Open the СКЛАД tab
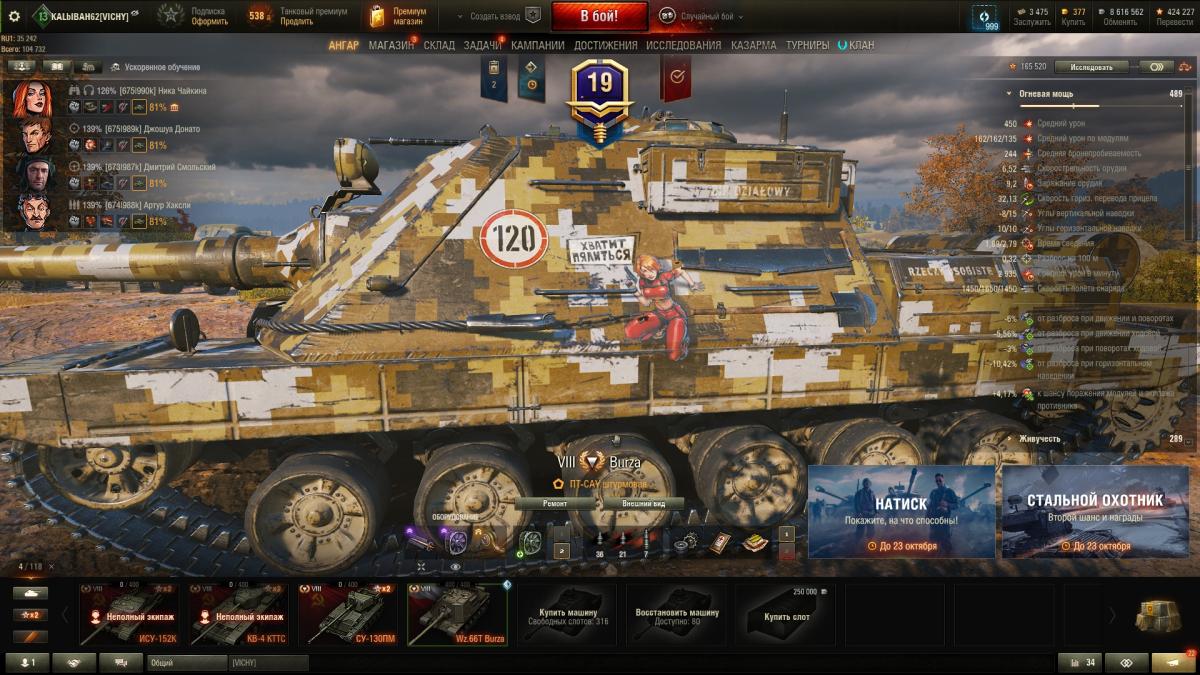Image resolution: width=1200 pixels, height=675 pixels. (x=439, y=45)
